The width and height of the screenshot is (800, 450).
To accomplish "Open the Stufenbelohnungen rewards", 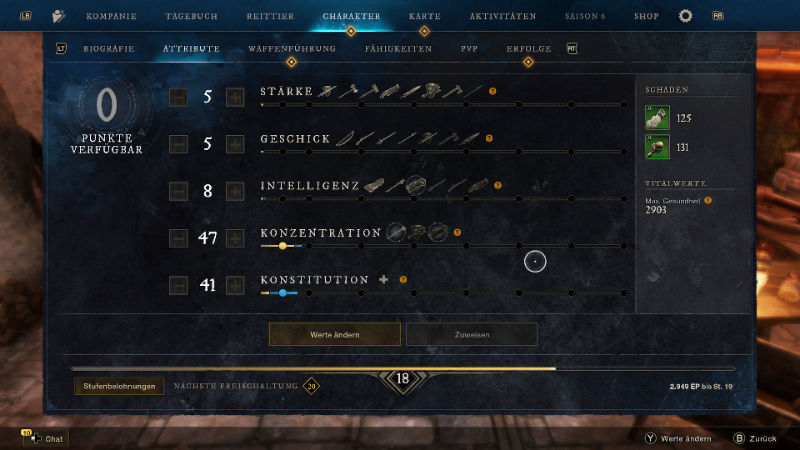I will click(119, 386).
